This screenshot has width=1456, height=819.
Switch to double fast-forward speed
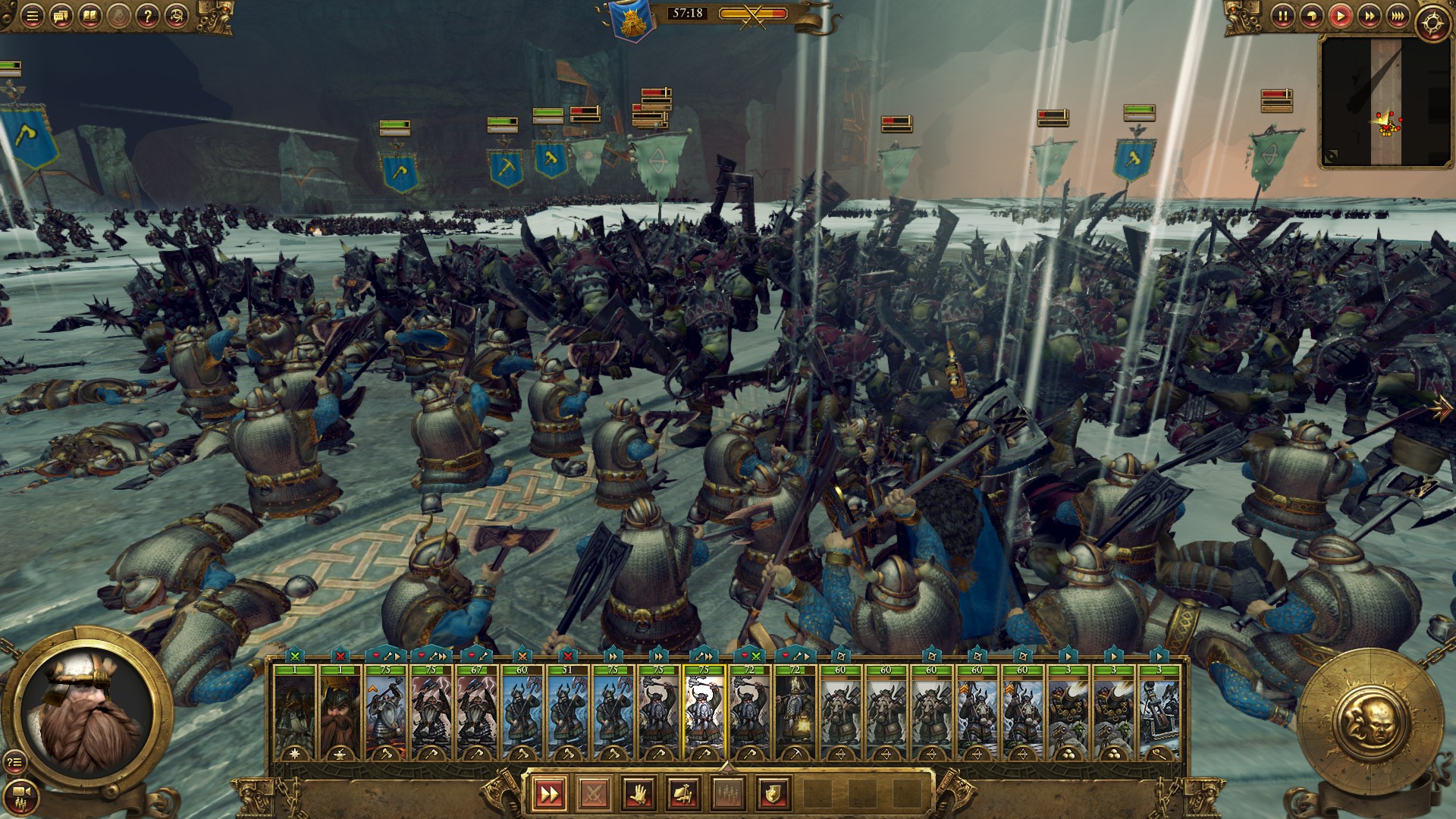(x=1369, y=16)
